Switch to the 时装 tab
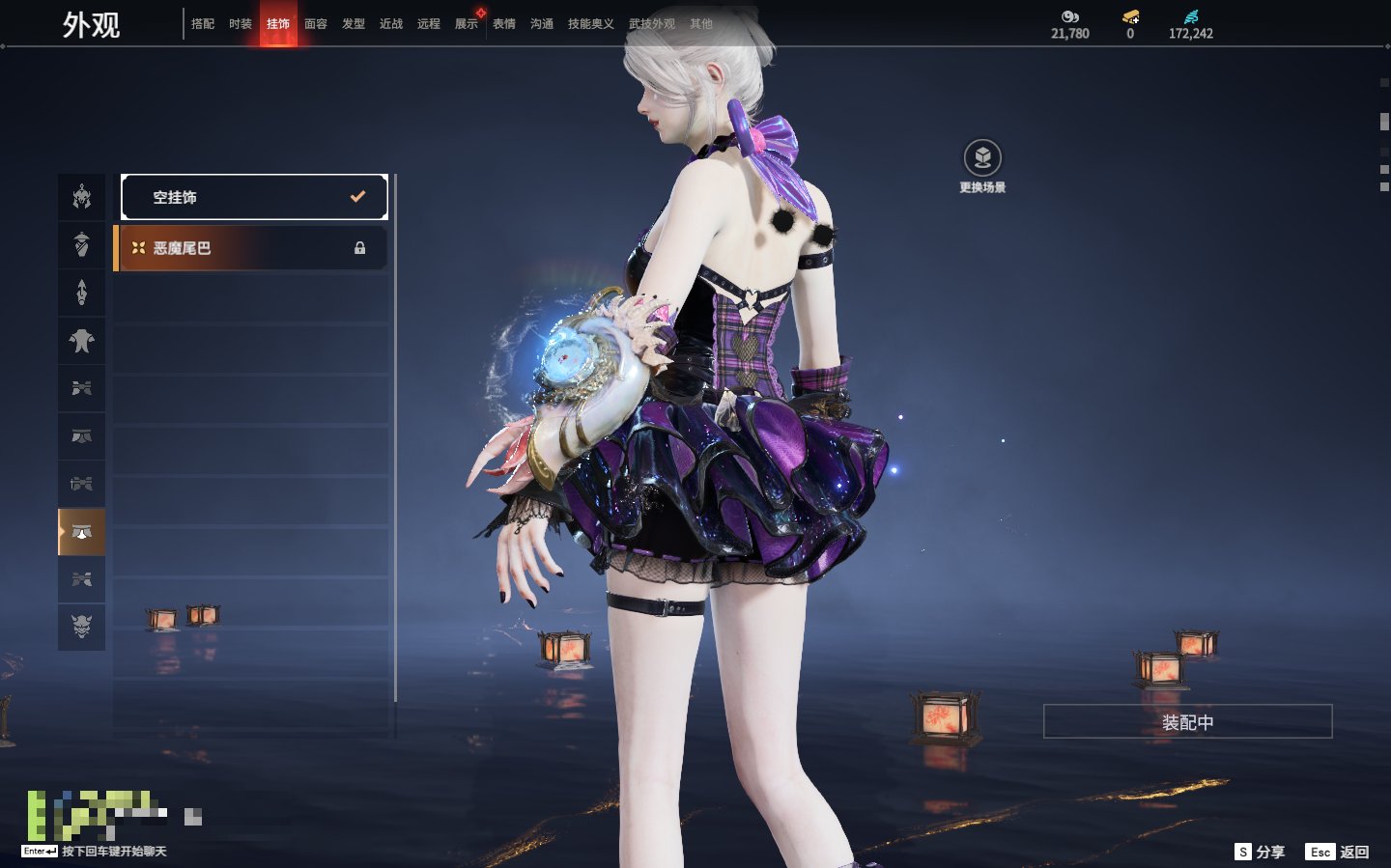1391x868 pixels. point(241,24)
